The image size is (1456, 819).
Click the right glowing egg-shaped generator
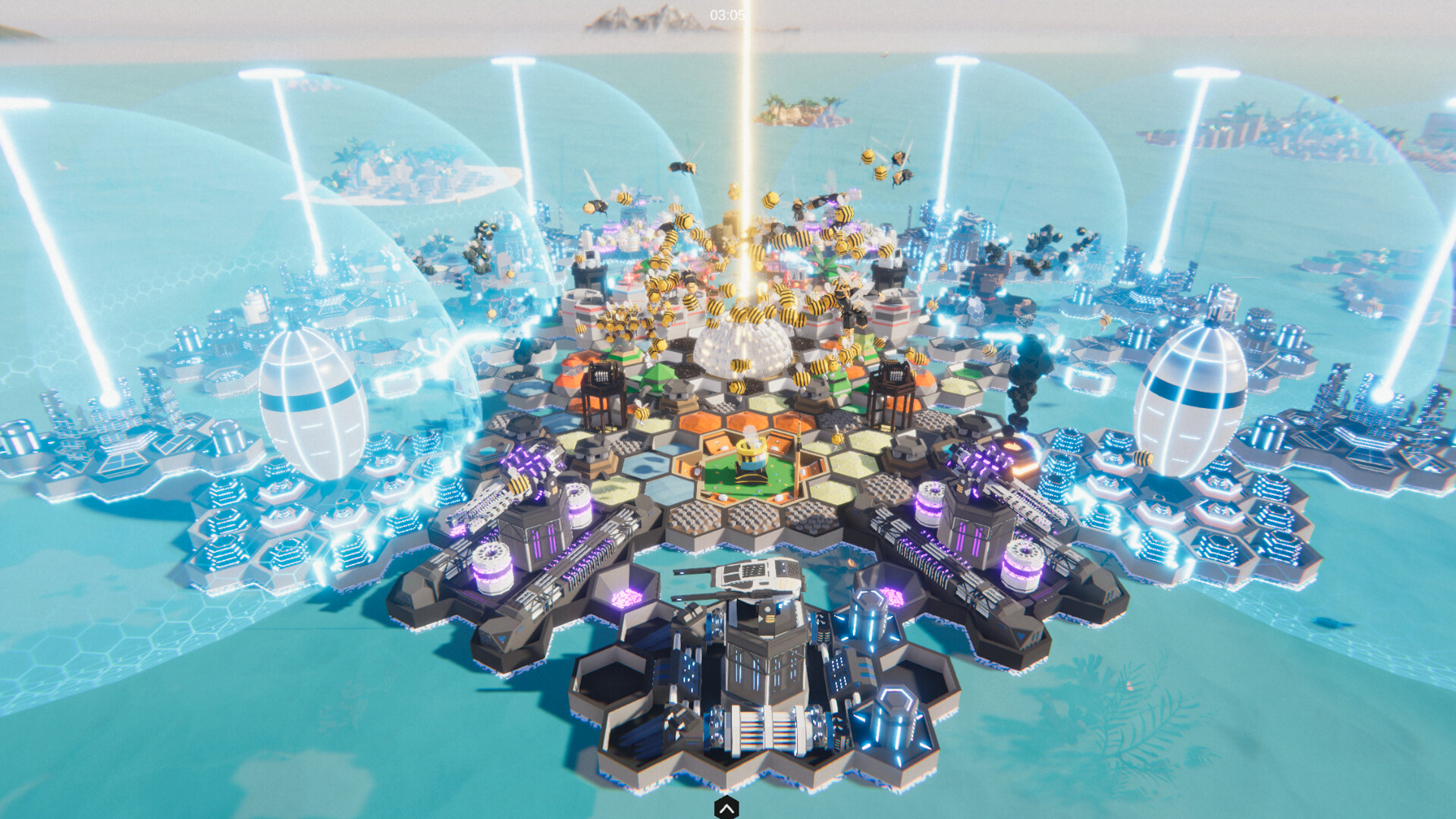point(1179,402)
